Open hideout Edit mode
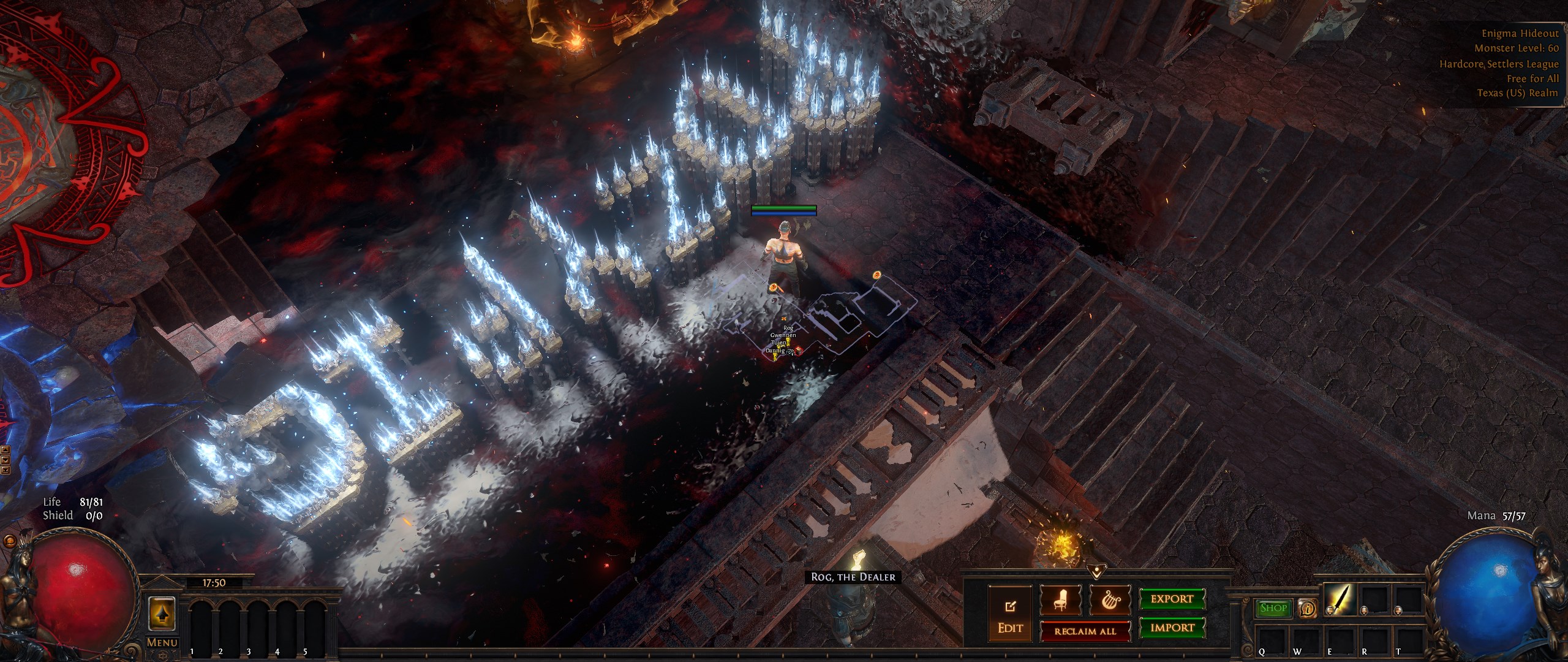 tap(1010, 617)
